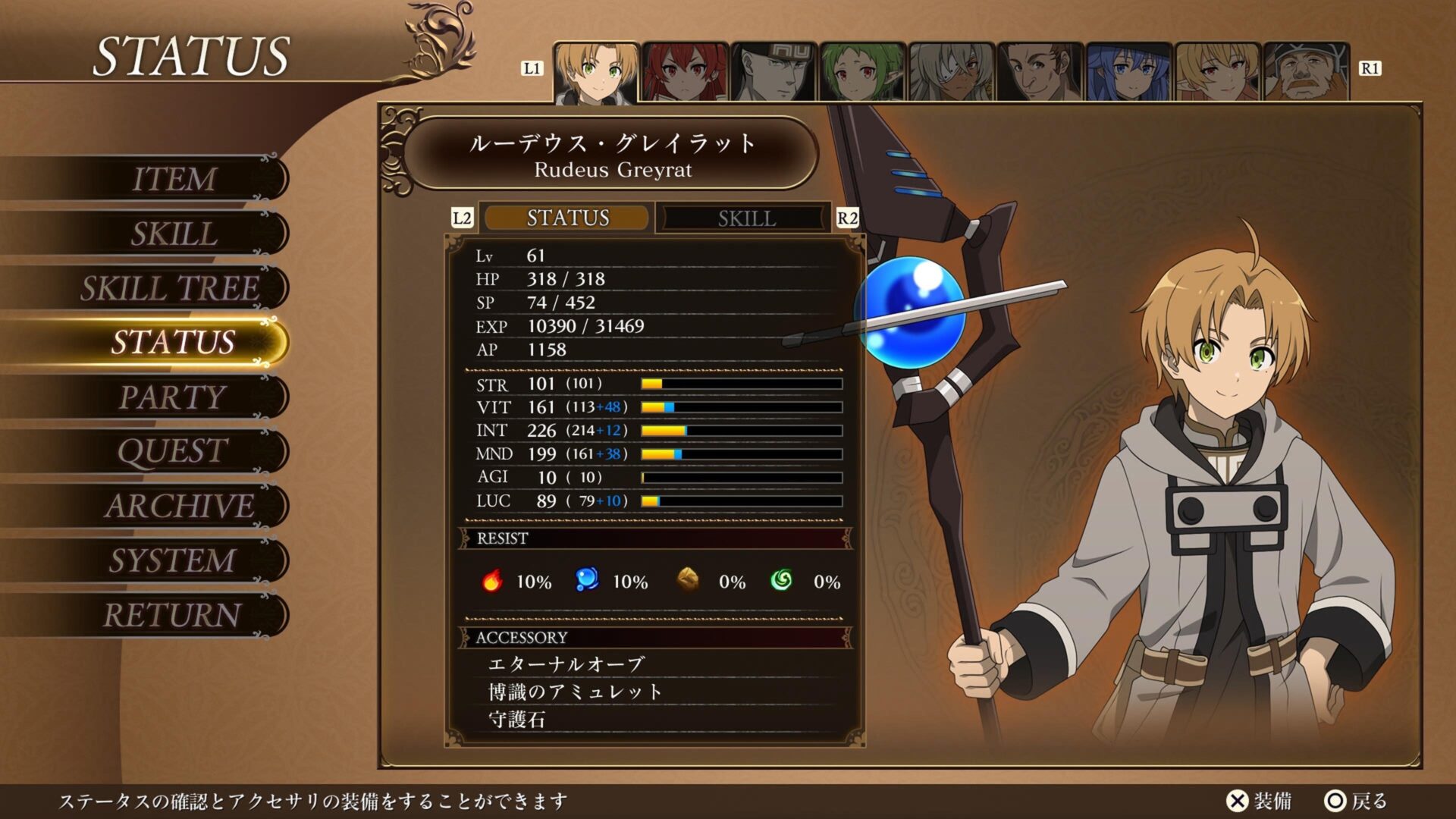Select the highlighted STATUS menu entry

point(173,342)
